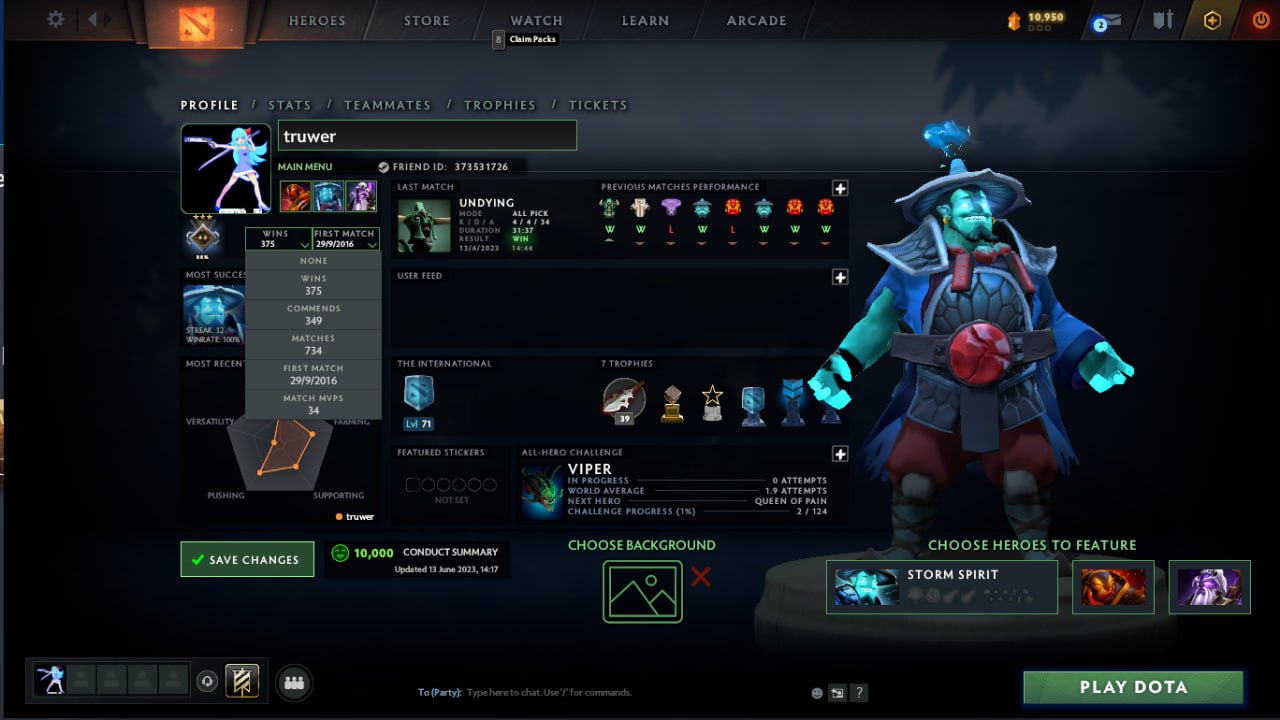
Task: Open the FIRST MATCH stat dropdown
Action: (x=345, y=239)
